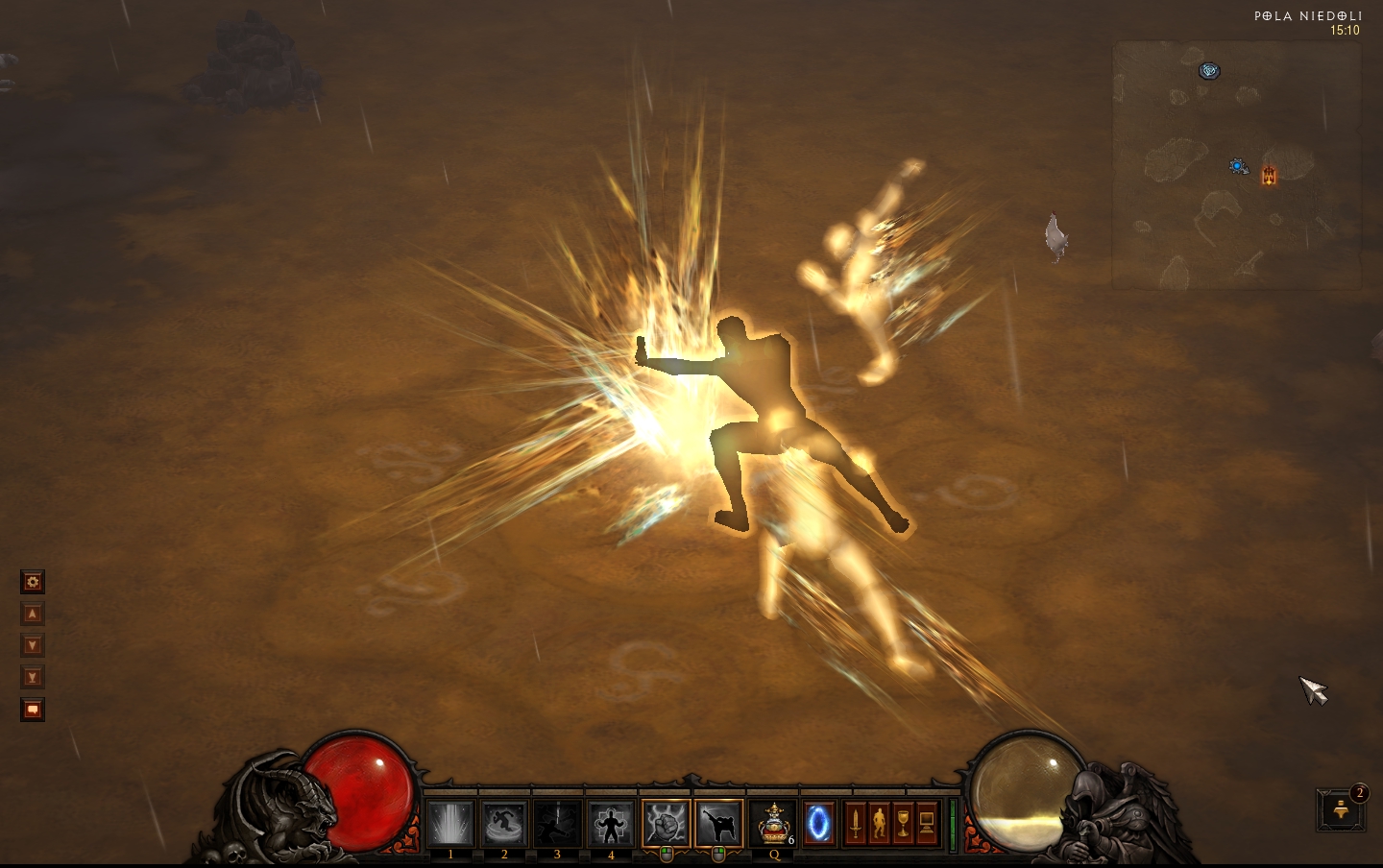Toggle the chat speech bubble button
1383x868 pixels.
click(x=33, y=710)
